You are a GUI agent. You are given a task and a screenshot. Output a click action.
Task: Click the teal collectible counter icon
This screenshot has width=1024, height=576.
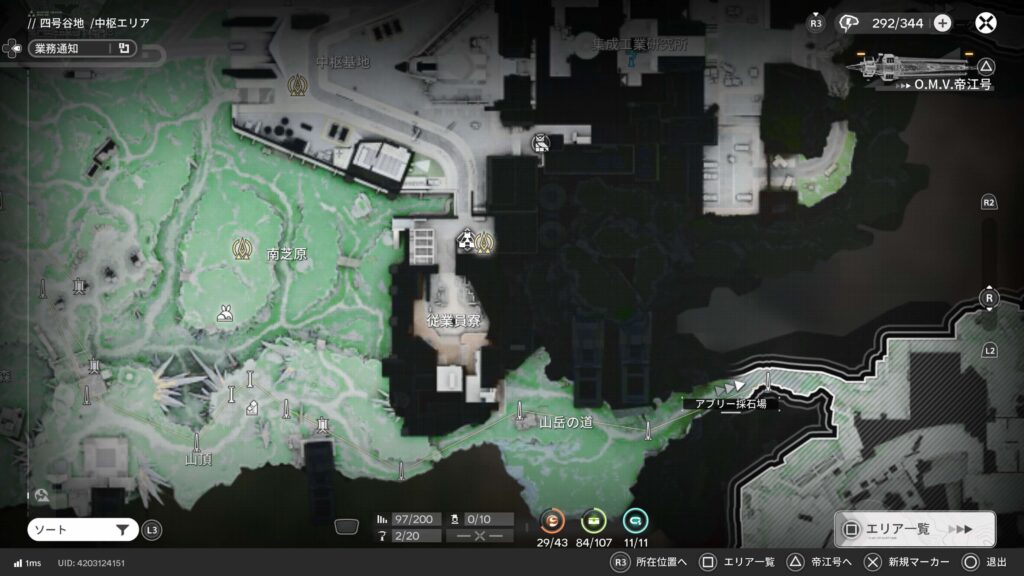click(635, 520)
